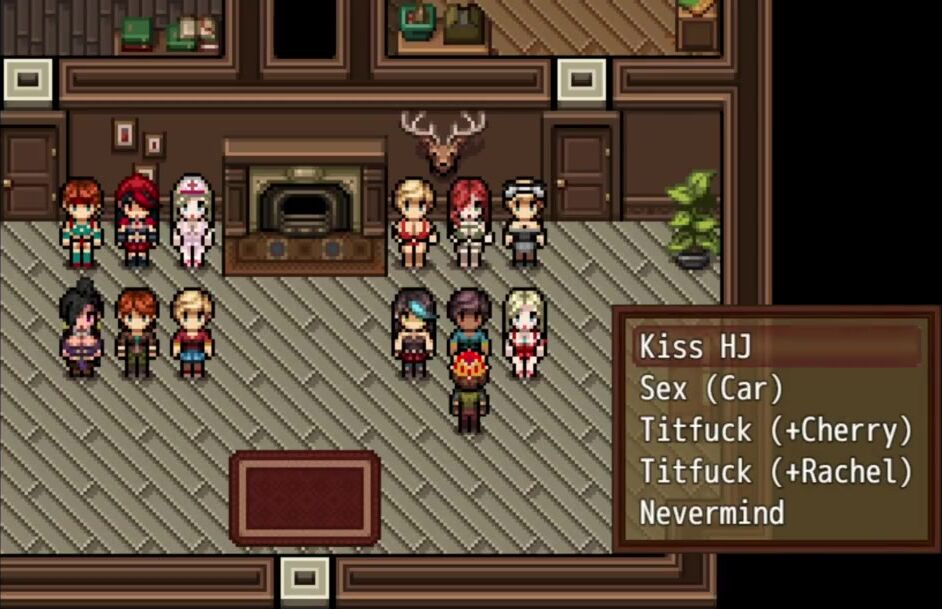Image resolution: width=942 pixels, height=609 pixels.
Task: Choose the Sex (Car) entry
Action: click(711, 388)
